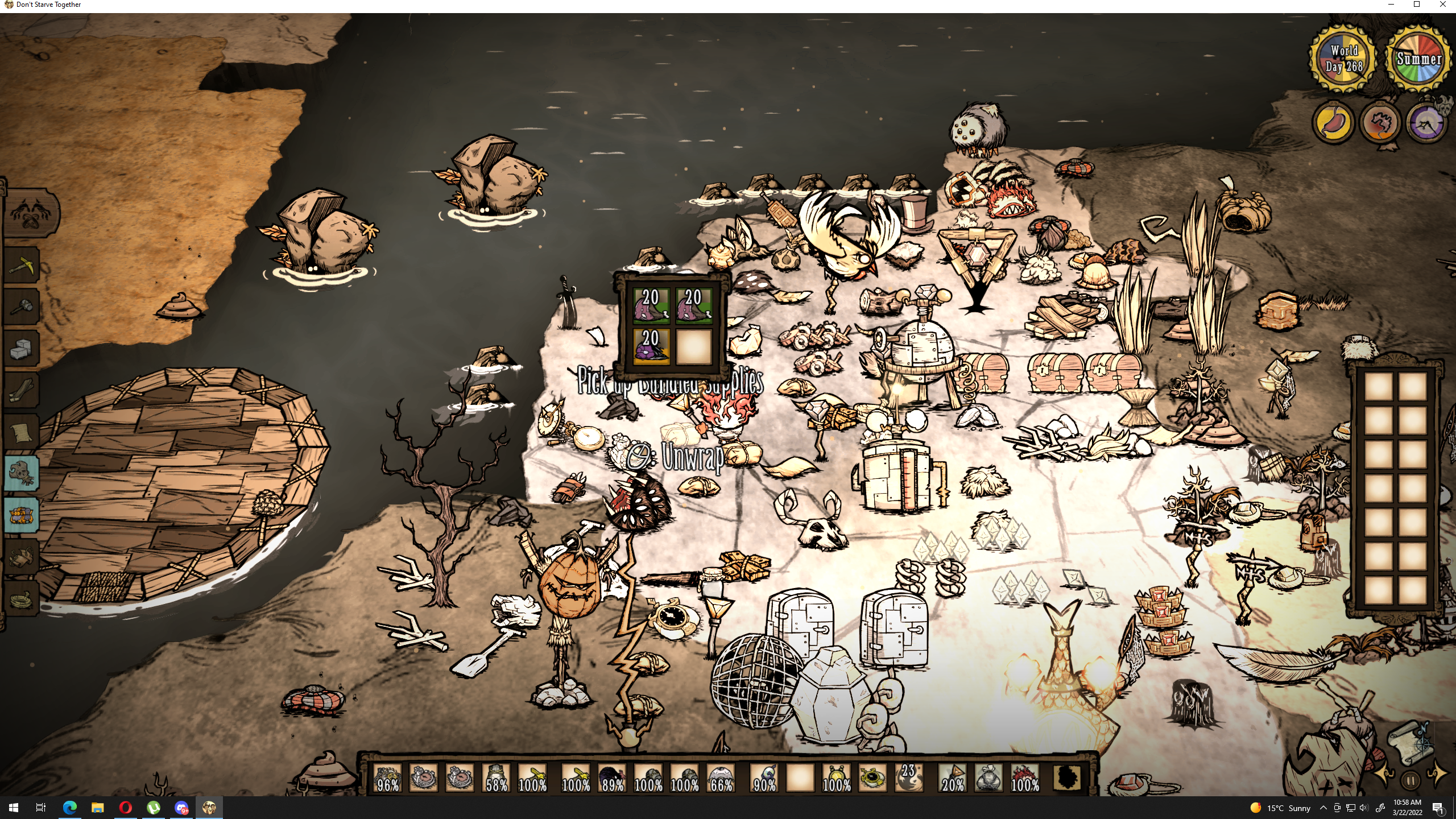Select the 89% dark feathered item slot
Viewport: 1456px width, 819px height.
pyautogui.click(x=612, y=778)
